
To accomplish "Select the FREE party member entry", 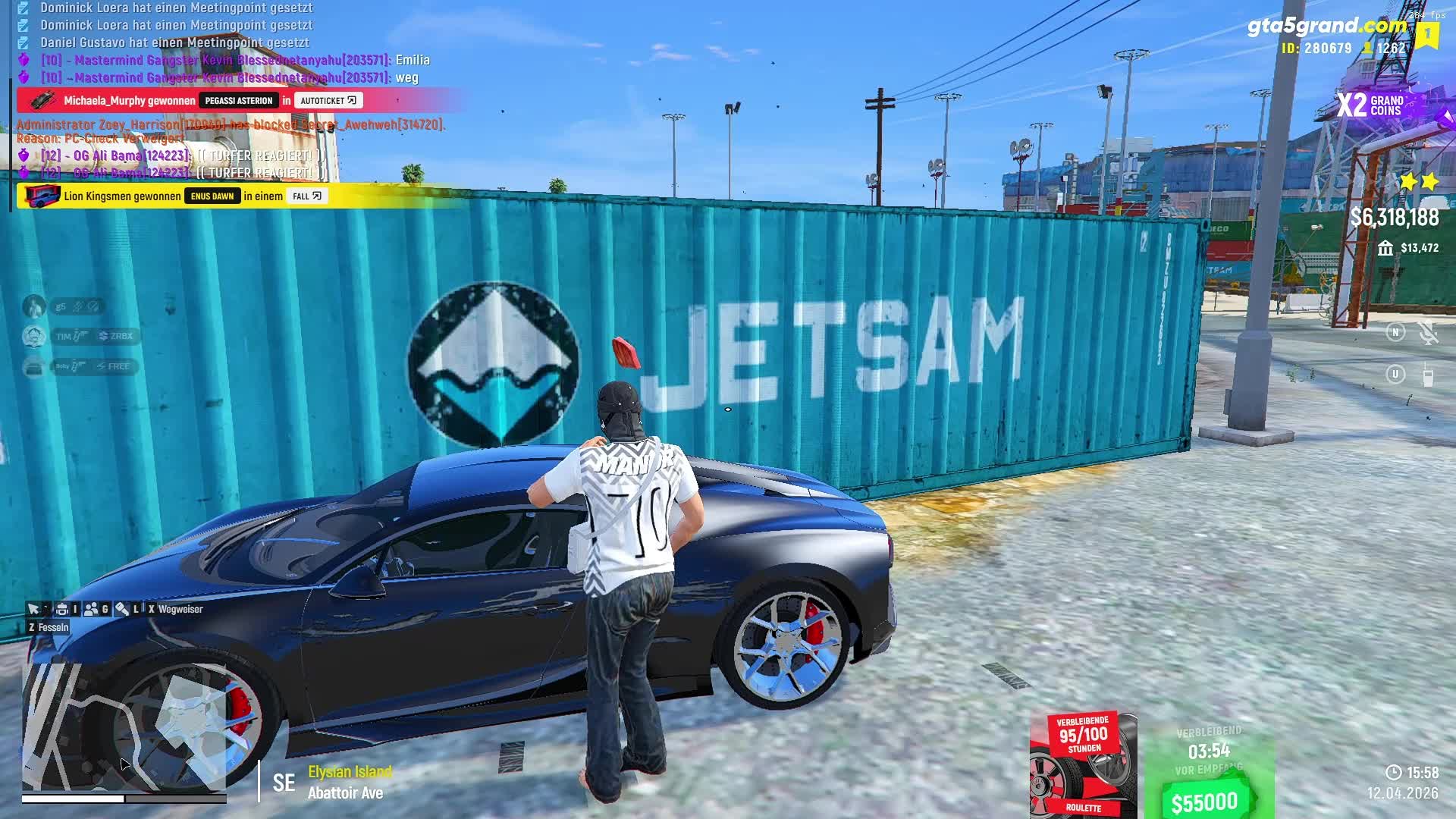I will pos(94,366).
